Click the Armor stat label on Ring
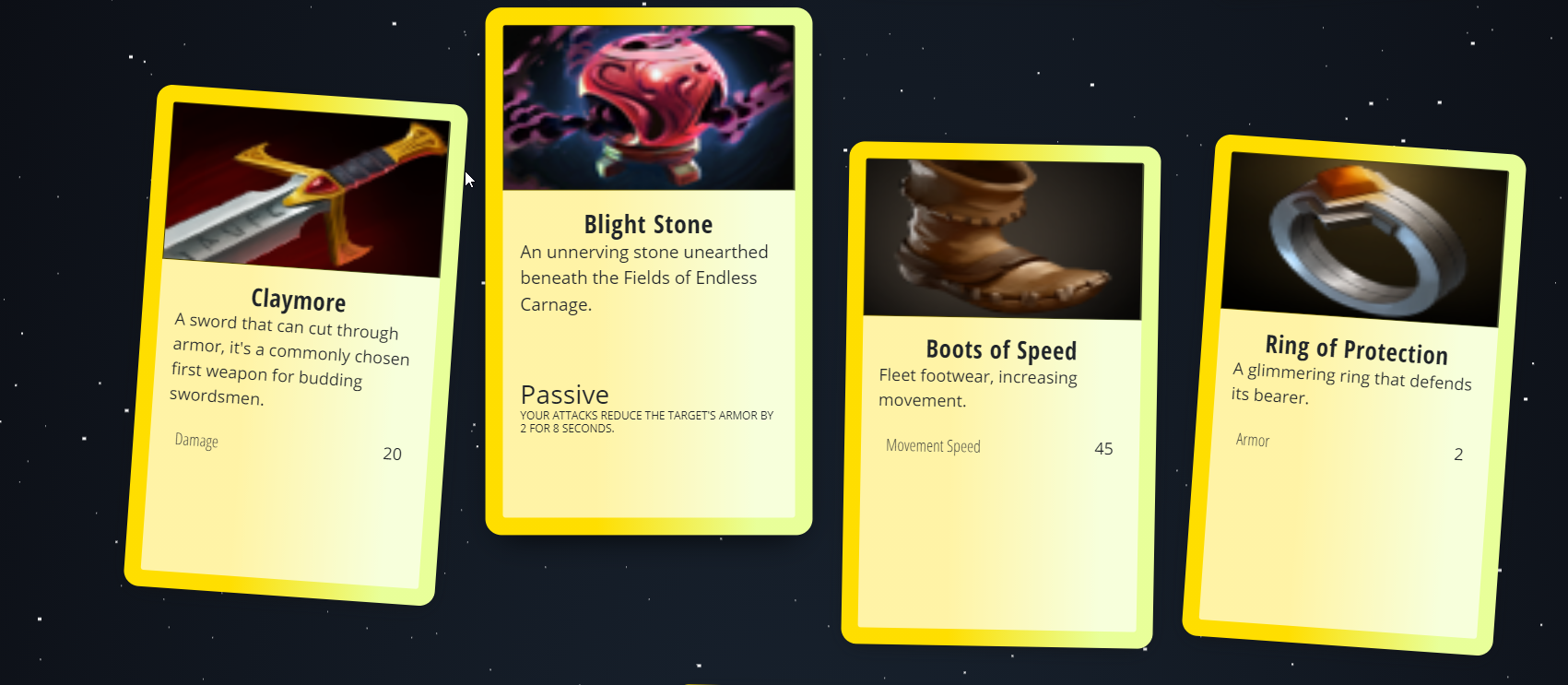1568x685 pixels. click(1252, 441)
